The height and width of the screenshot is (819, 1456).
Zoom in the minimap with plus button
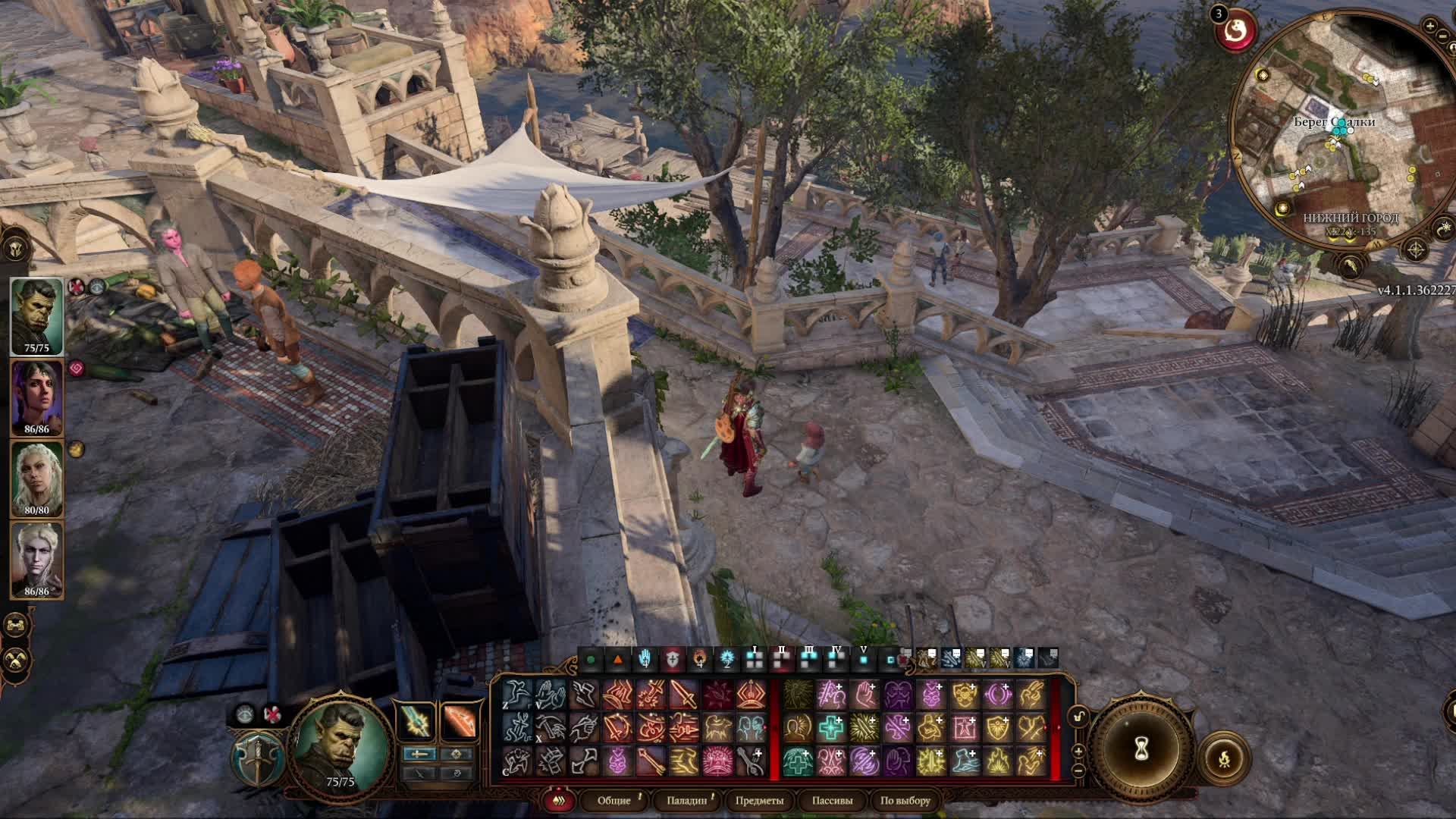click(x=1430, y=26)
